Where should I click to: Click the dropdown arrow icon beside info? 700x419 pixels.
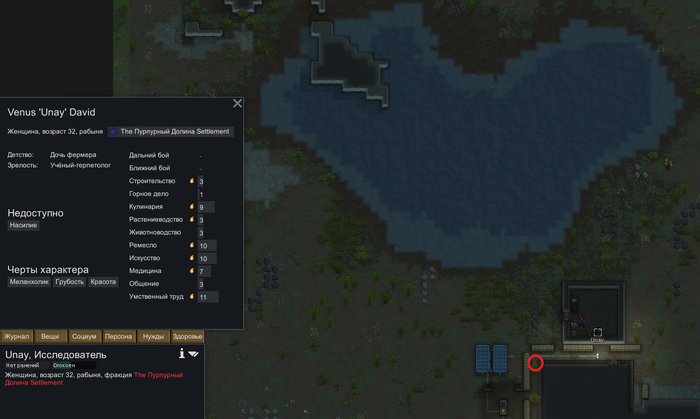click(194, 353)
